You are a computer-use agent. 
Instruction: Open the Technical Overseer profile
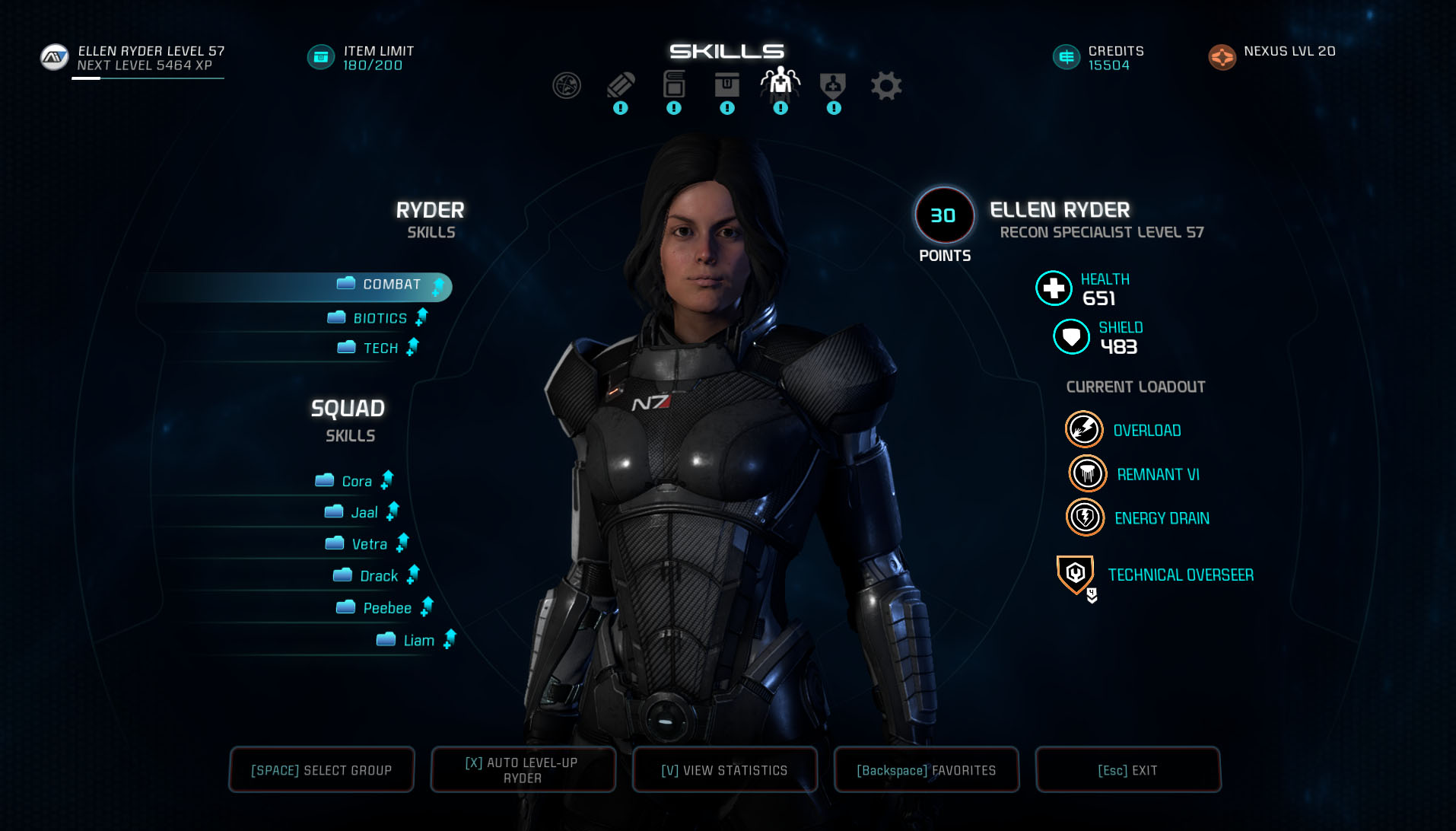(1180, 575)
